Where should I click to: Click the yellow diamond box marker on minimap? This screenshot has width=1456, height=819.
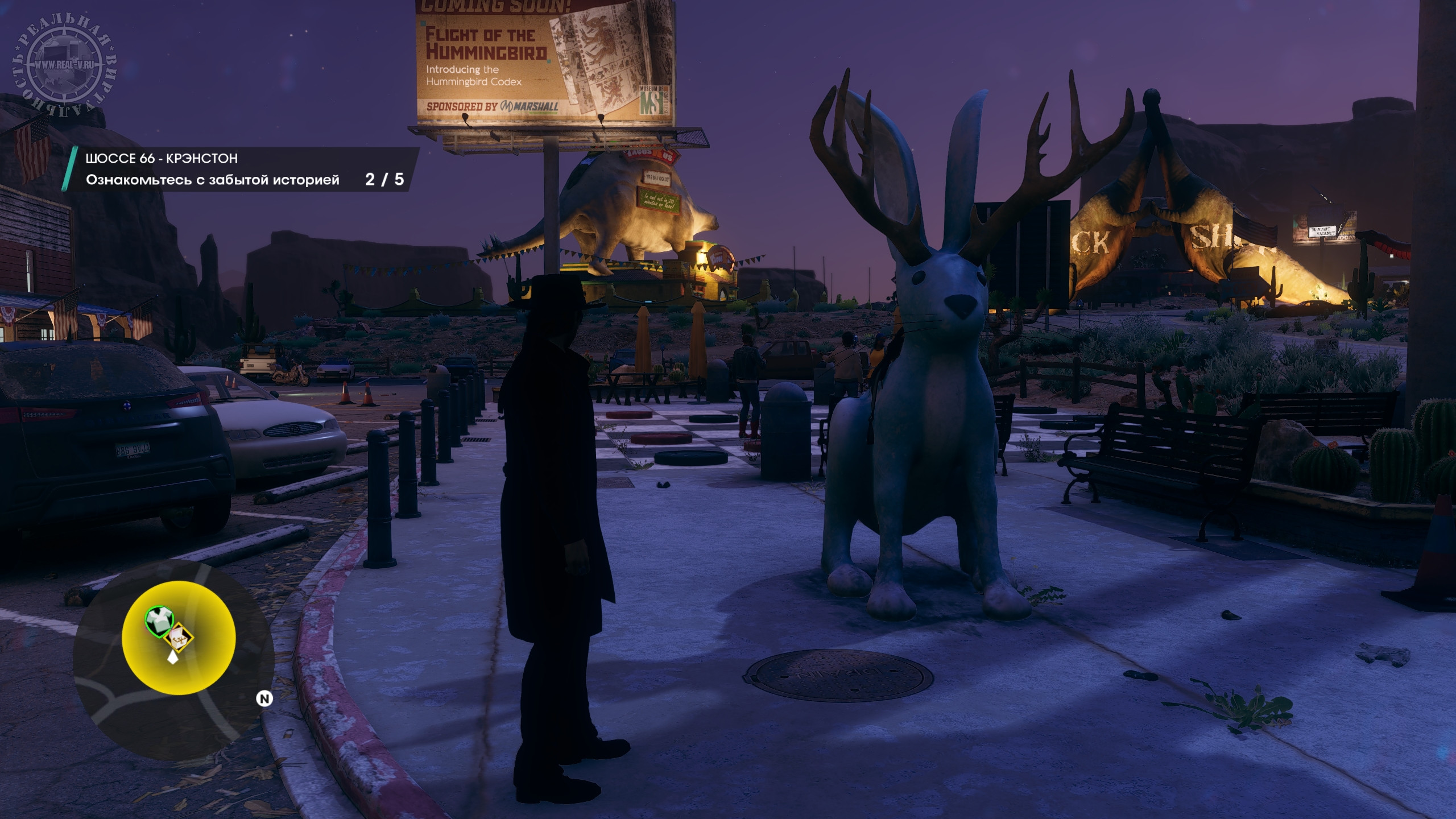tap(179, 639)
